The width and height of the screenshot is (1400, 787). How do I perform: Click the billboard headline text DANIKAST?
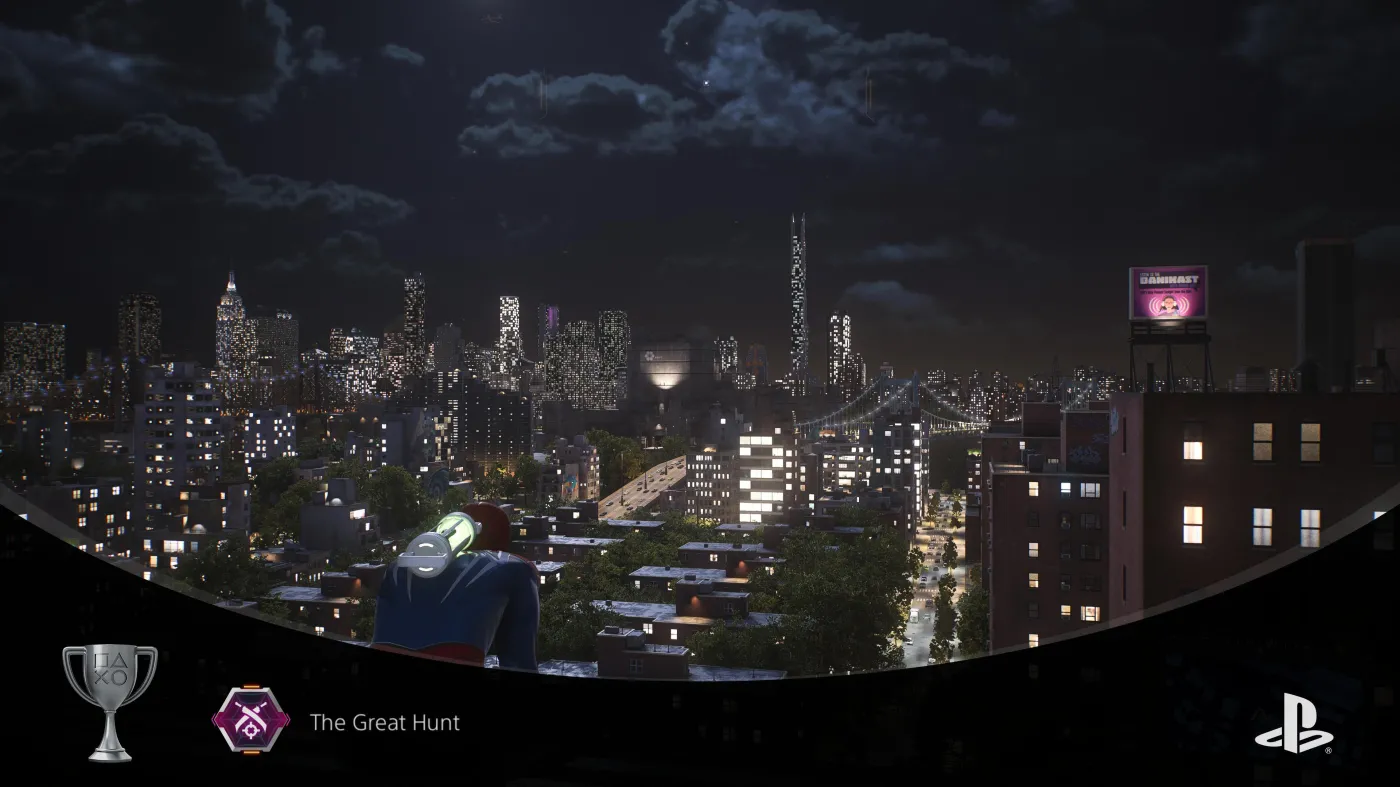tap(1168, 279)
